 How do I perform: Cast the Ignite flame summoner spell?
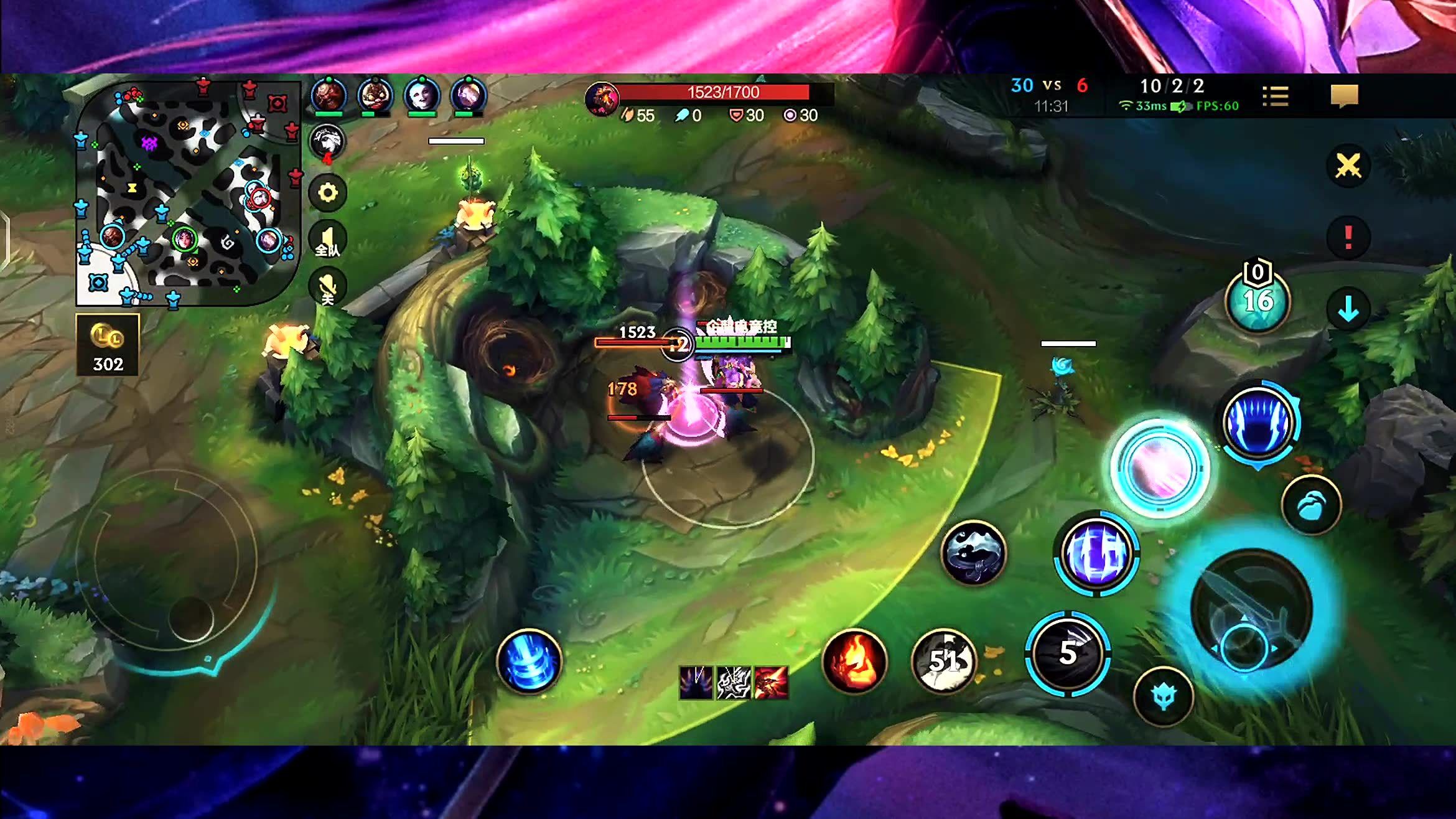[854, 660]
